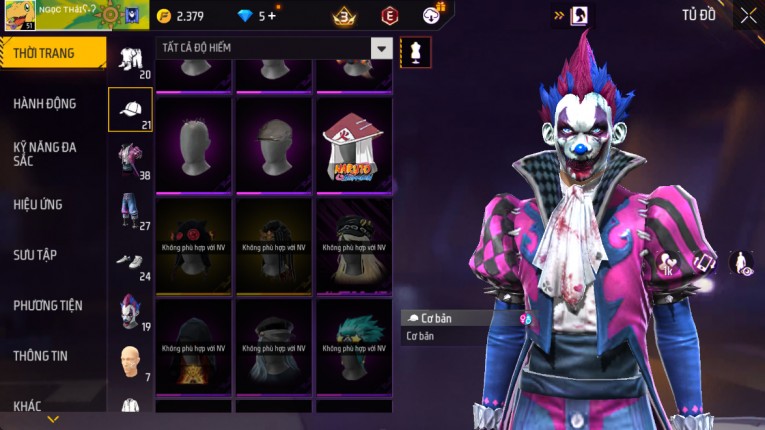The image size is (765, 430).
Task: Click the mannequin preview button
Action: click(x=415, y=52)
